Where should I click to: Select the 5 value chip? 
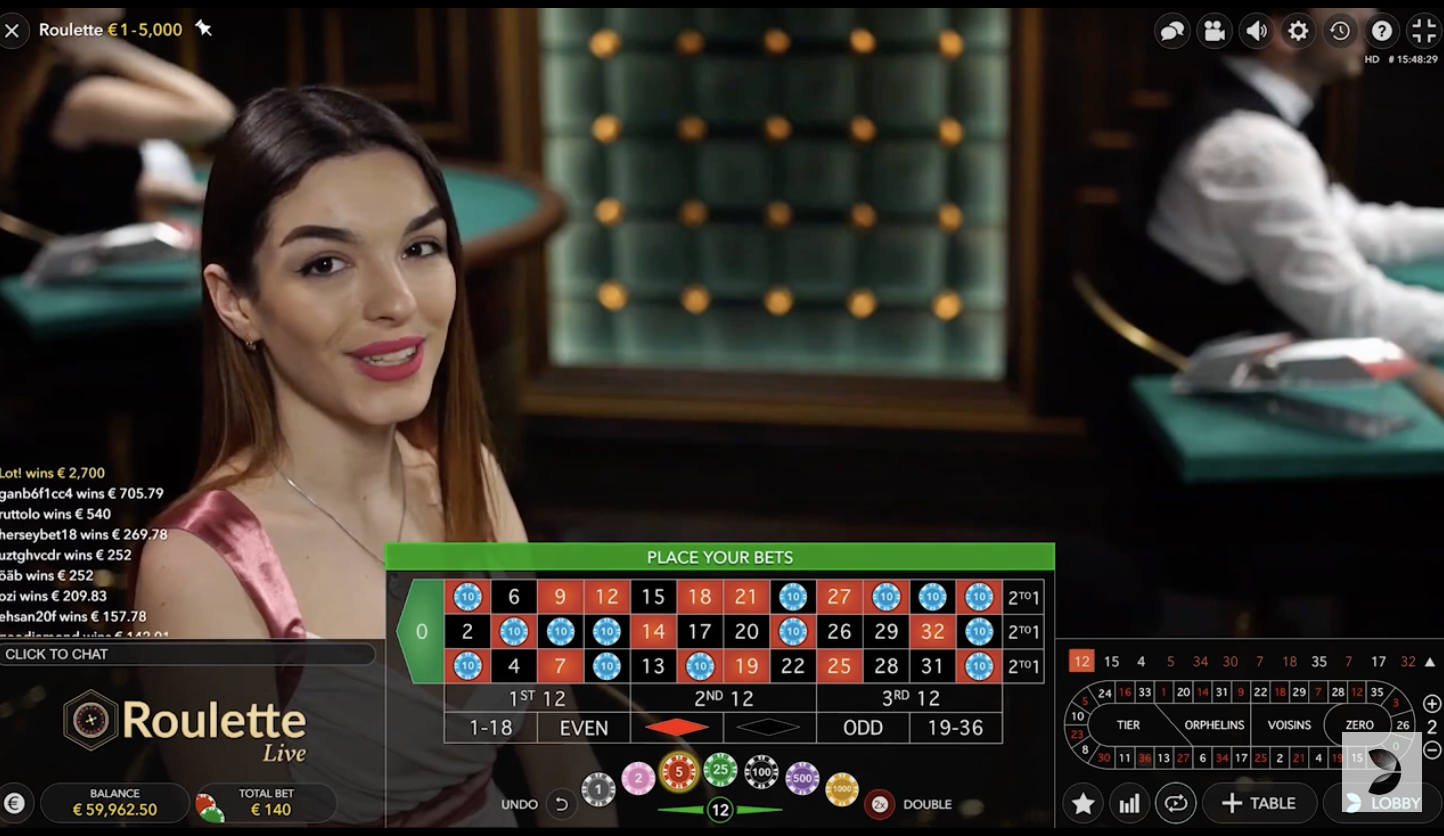click(x=681, y=770)
